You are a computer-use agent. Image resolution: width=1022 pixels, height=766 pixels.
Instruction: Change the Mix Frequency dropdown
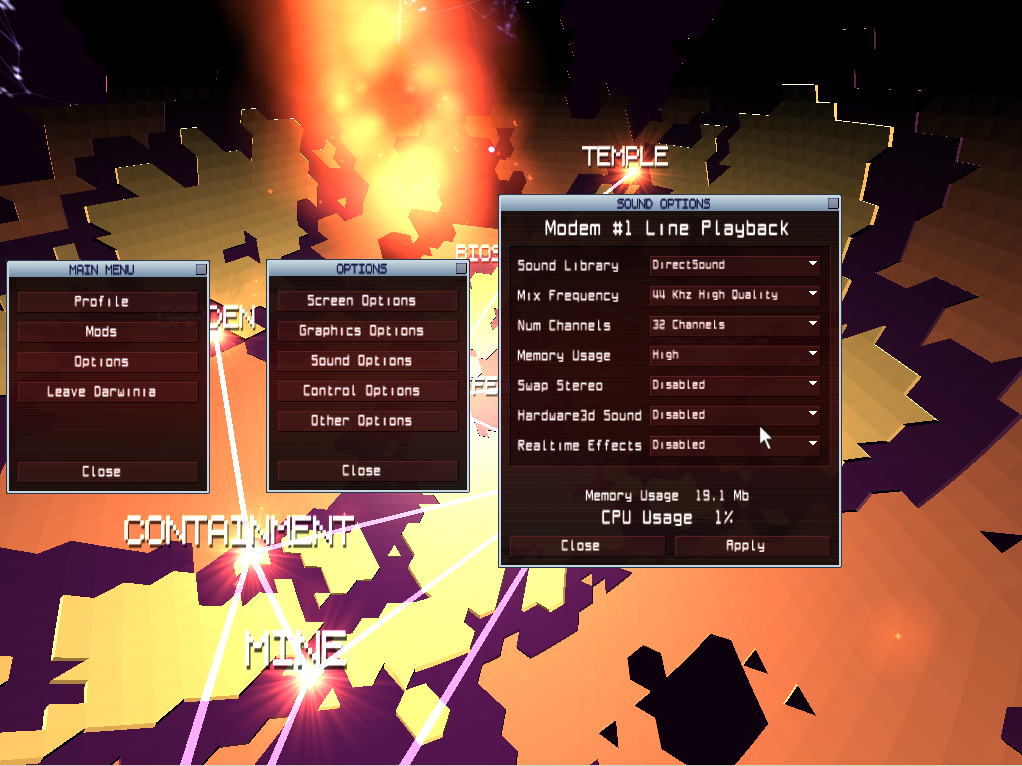pyautogui.click(x=735, y=295)
